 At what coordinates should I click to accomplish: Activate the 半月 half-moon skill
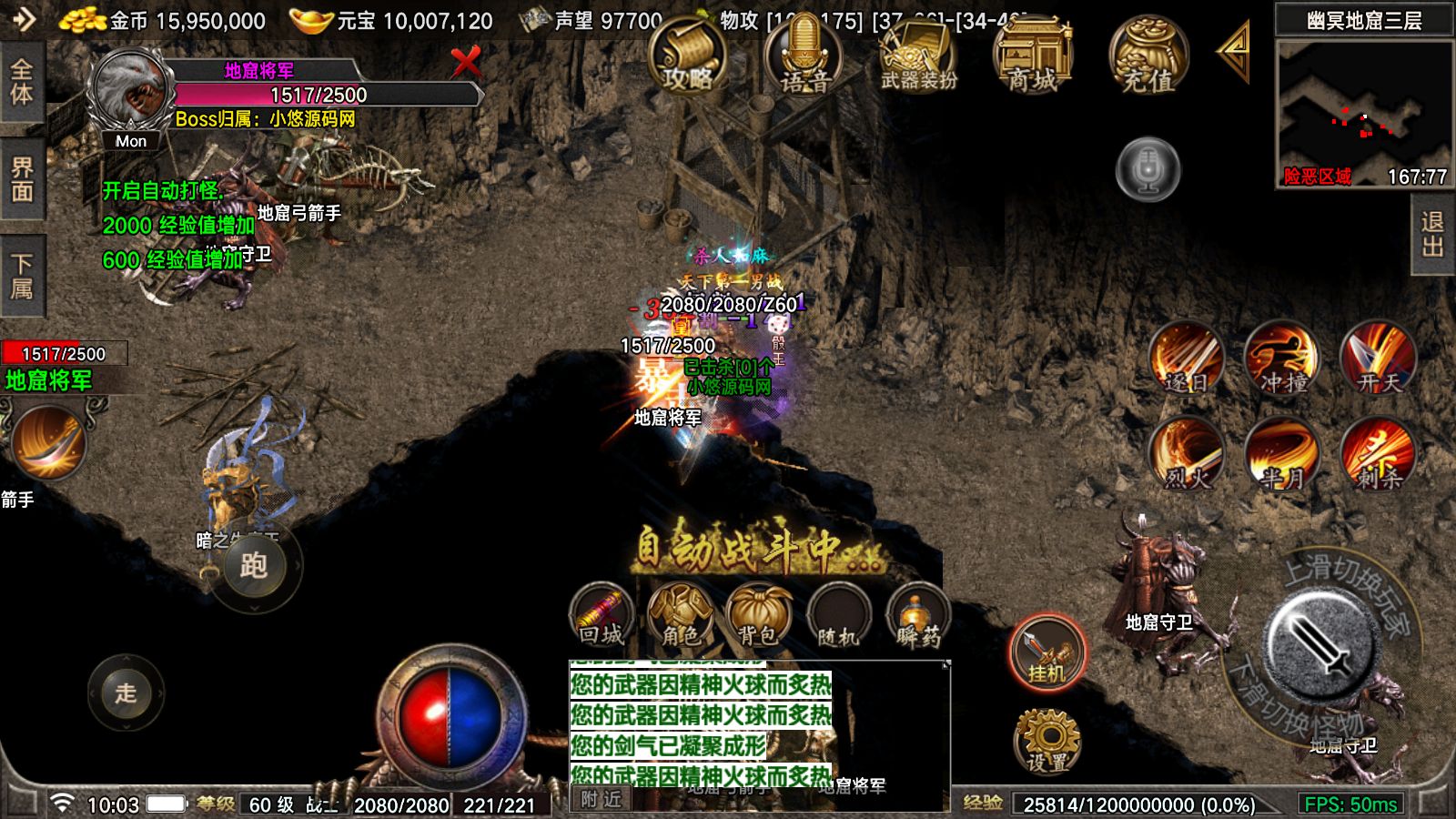(1282, 454)
